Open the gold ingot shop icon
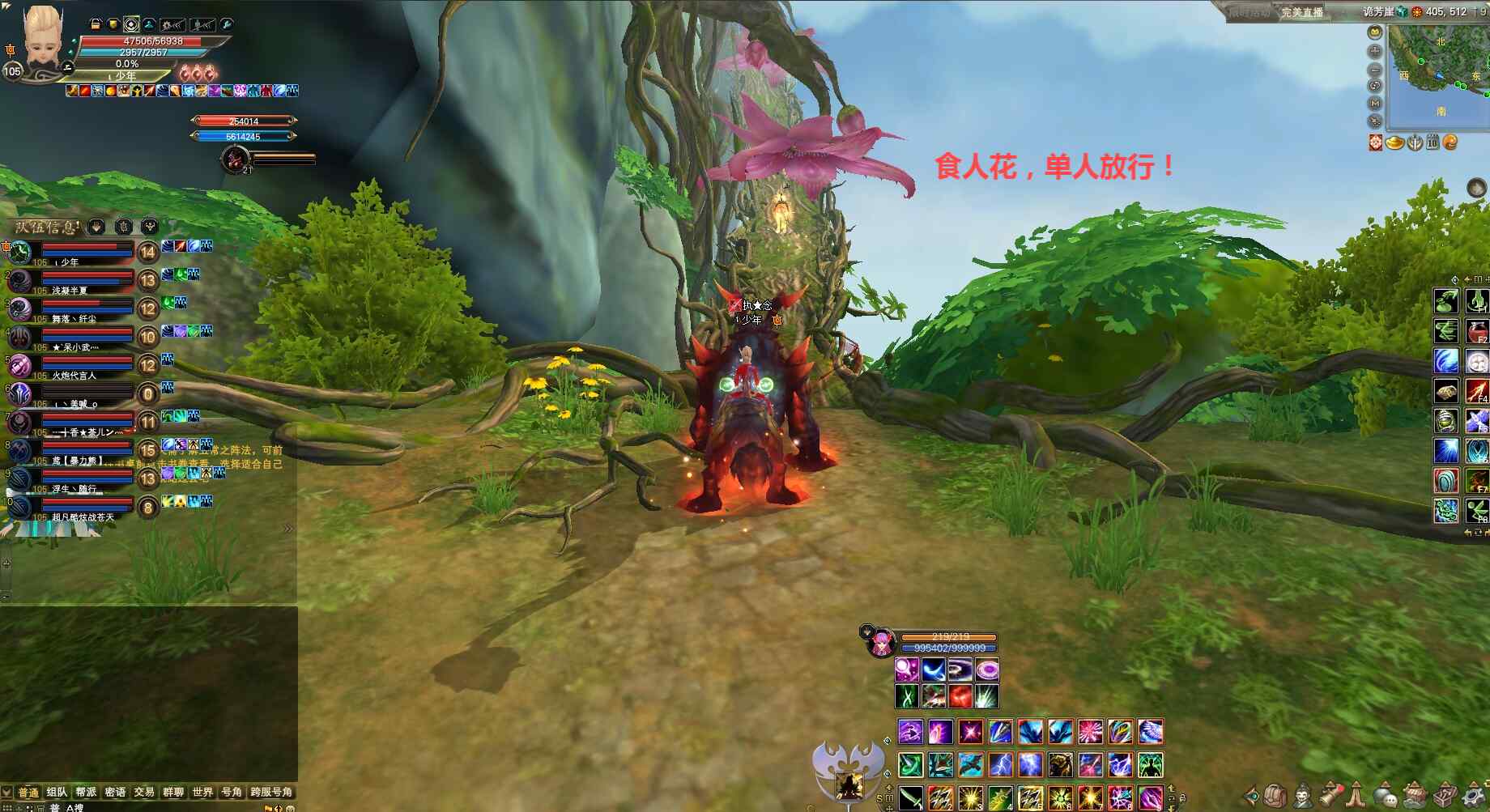This screenshot has height=812, width=1490. click(1394, 142)
